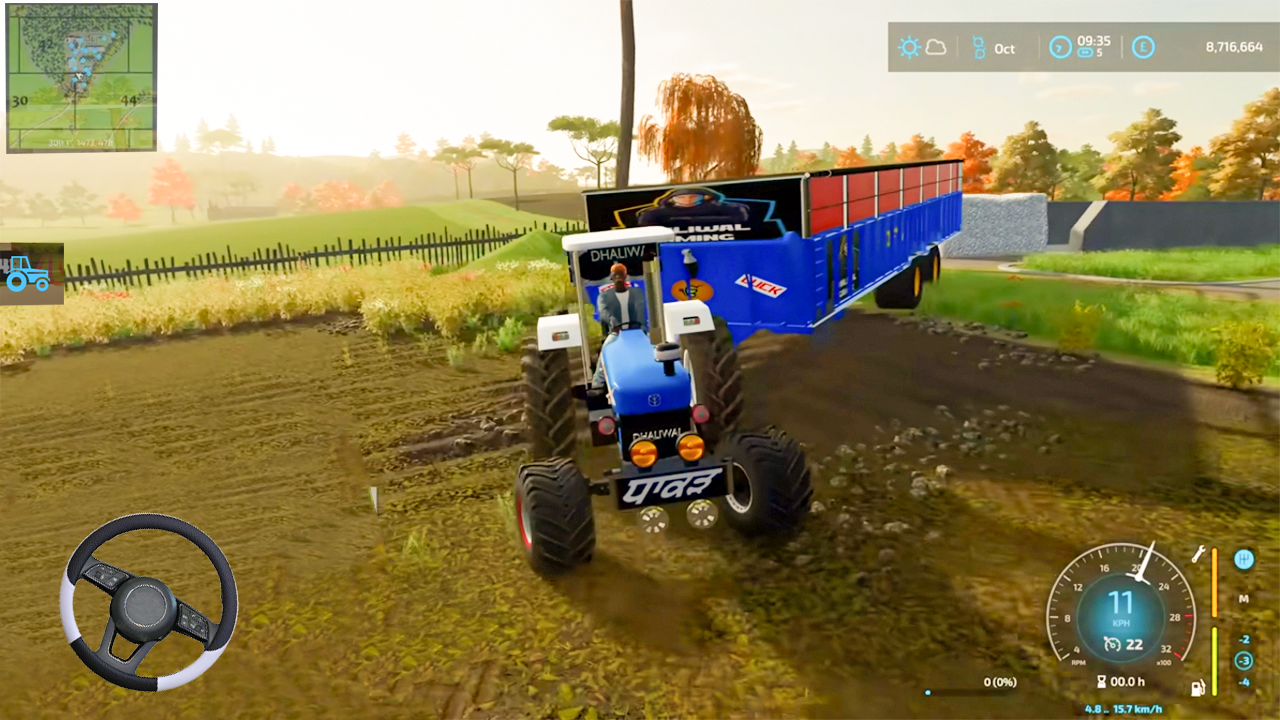Image resolution: width=1280 pixels, height=720 pixels.
Task: Click the wrench repair indicator
Action: pos(1198,556)
